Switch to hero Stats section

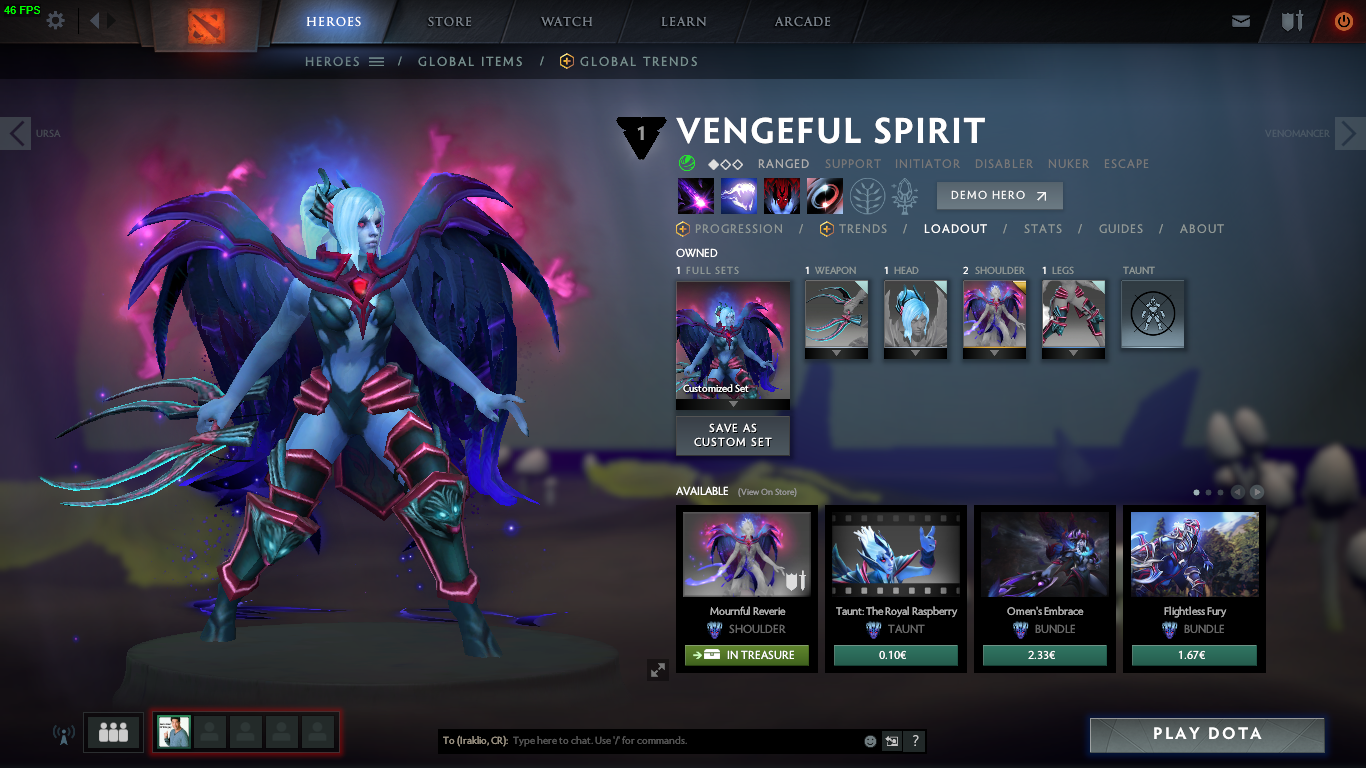tap(1043, 229)
